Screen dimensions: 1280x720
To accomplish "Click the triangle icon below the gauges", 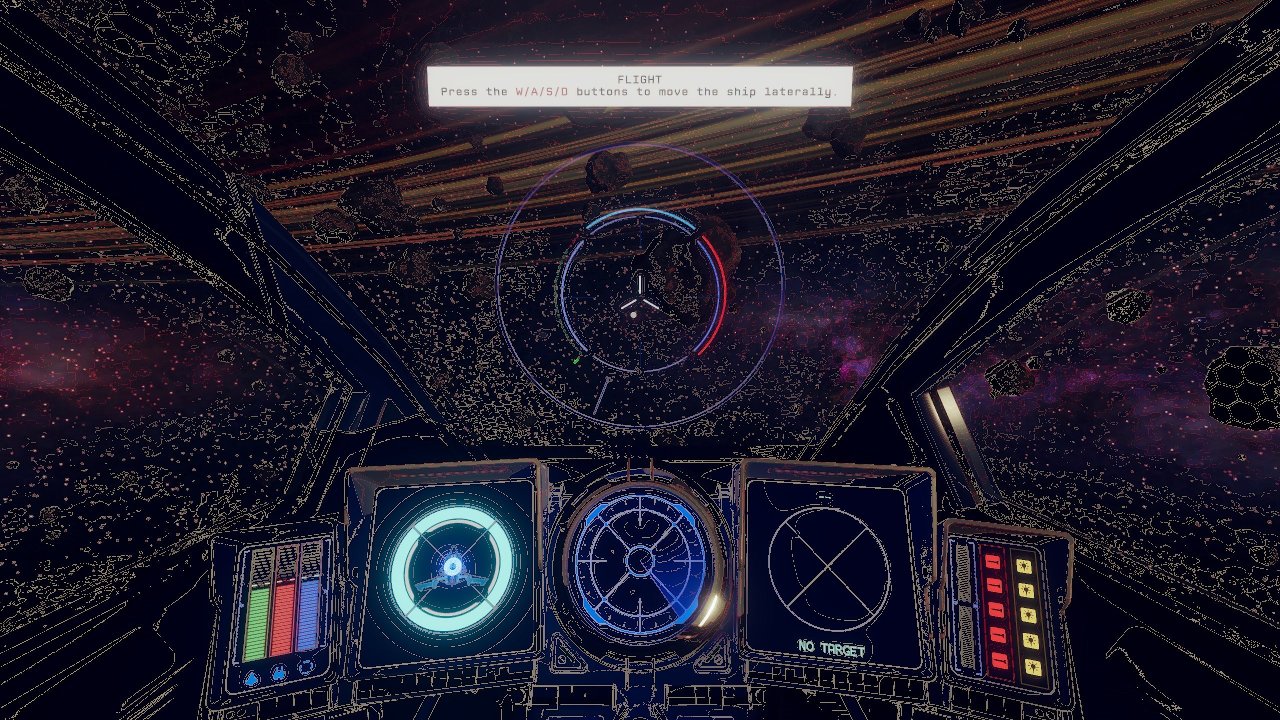I will [x=253, y=676].
